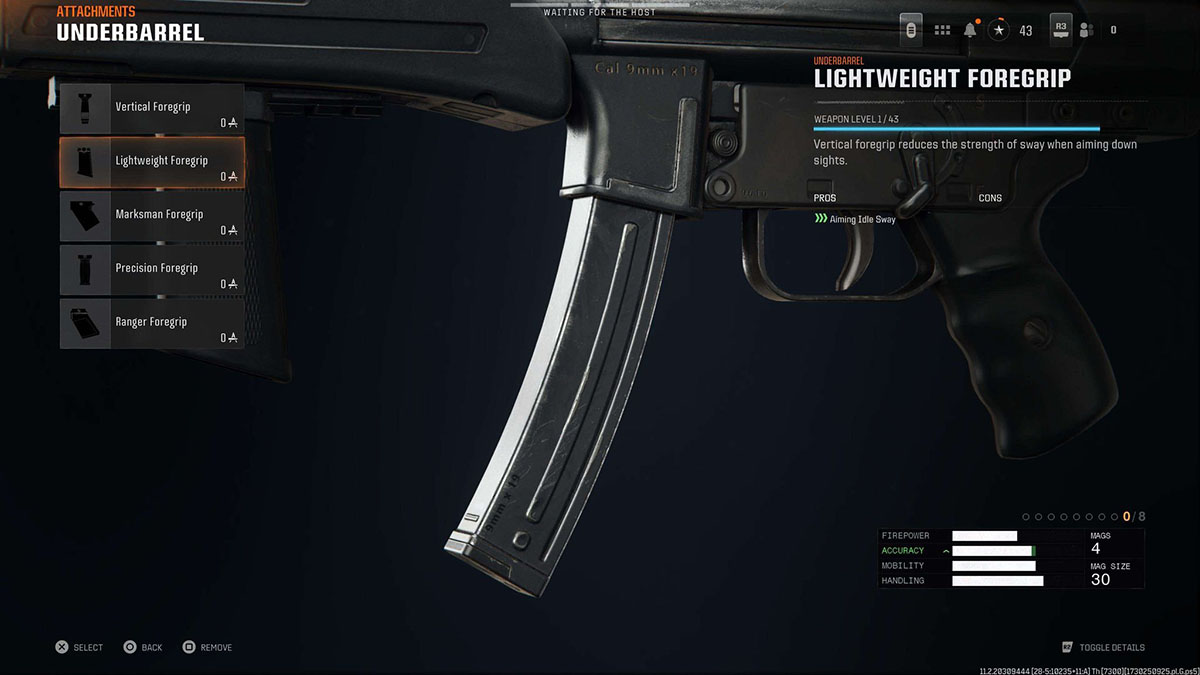This screenshot has width=1200, height=675.
Task: Choose the Lightweight Foregrip attachment
Action: 152,162
